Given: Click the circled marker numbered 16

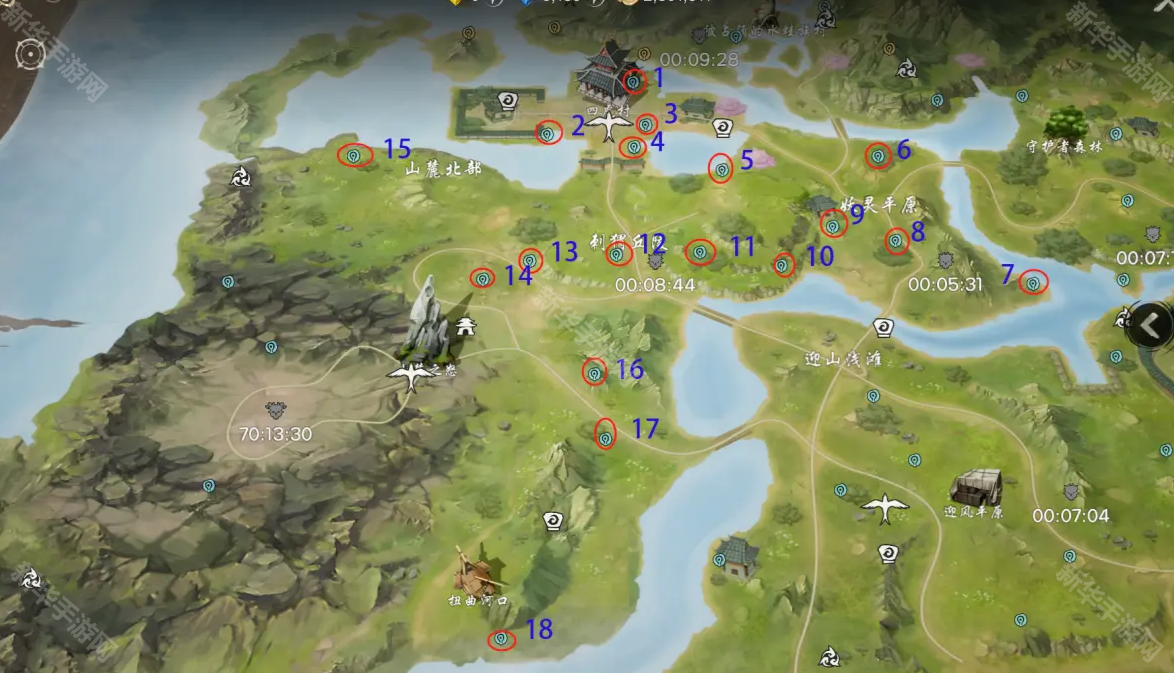Looking at the screenshot, I should [594, 372].
